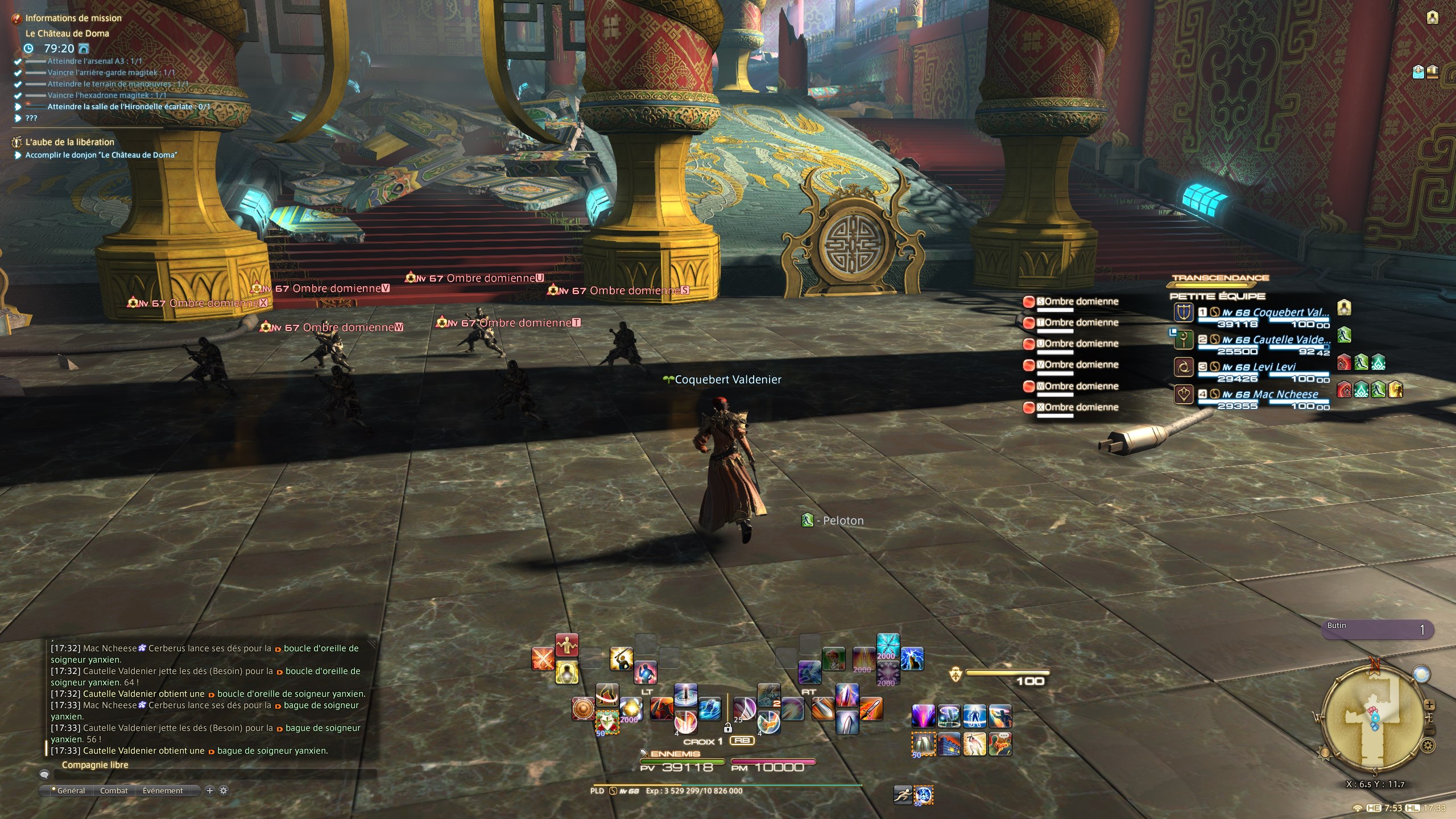
Task: Switch to the Général chat tab
Action: (x=71, y=791)
